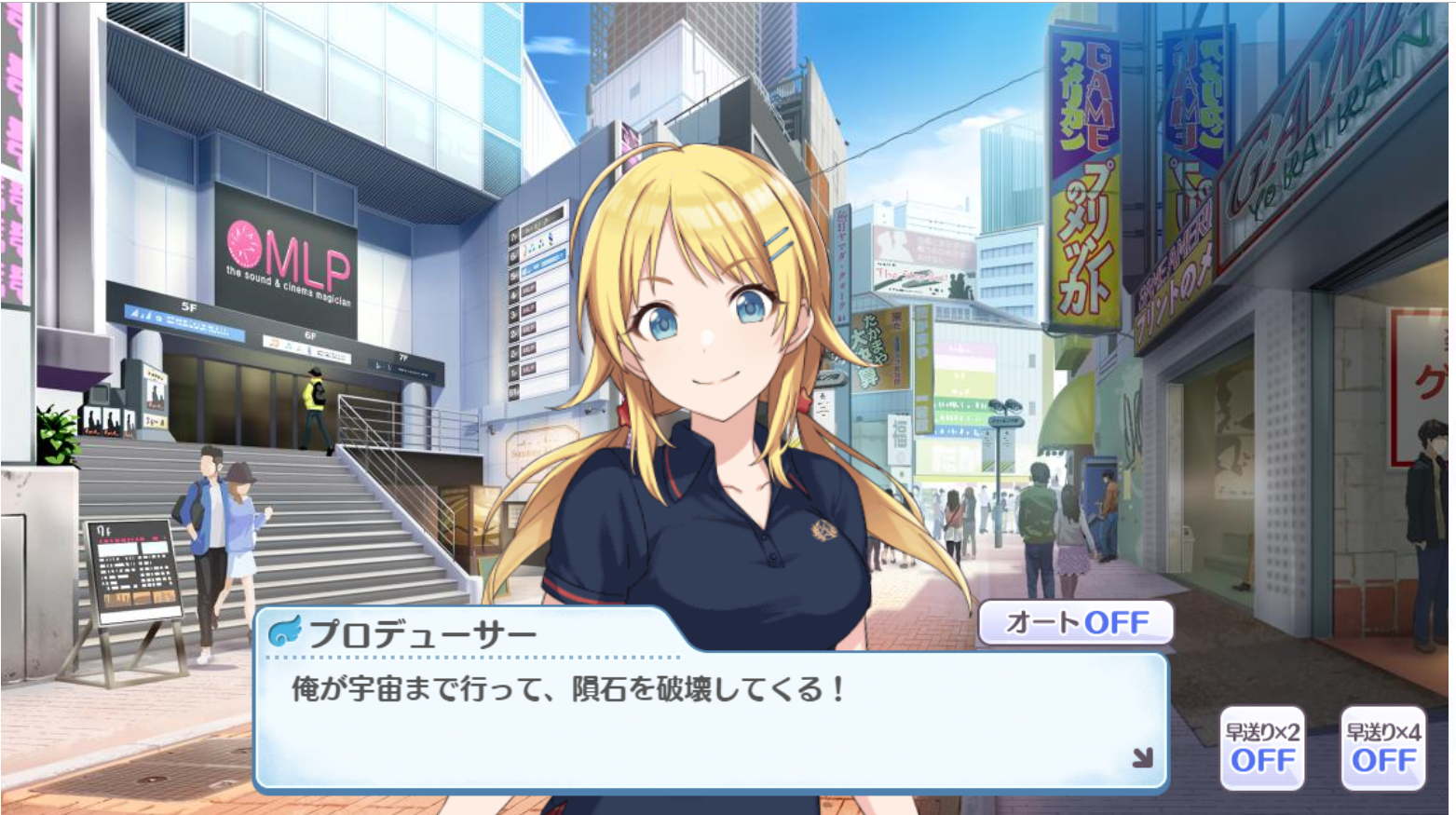Click the dialogue text box to continue
Viewport: 1456px width, 815px height.
click(x=708, y=727)
